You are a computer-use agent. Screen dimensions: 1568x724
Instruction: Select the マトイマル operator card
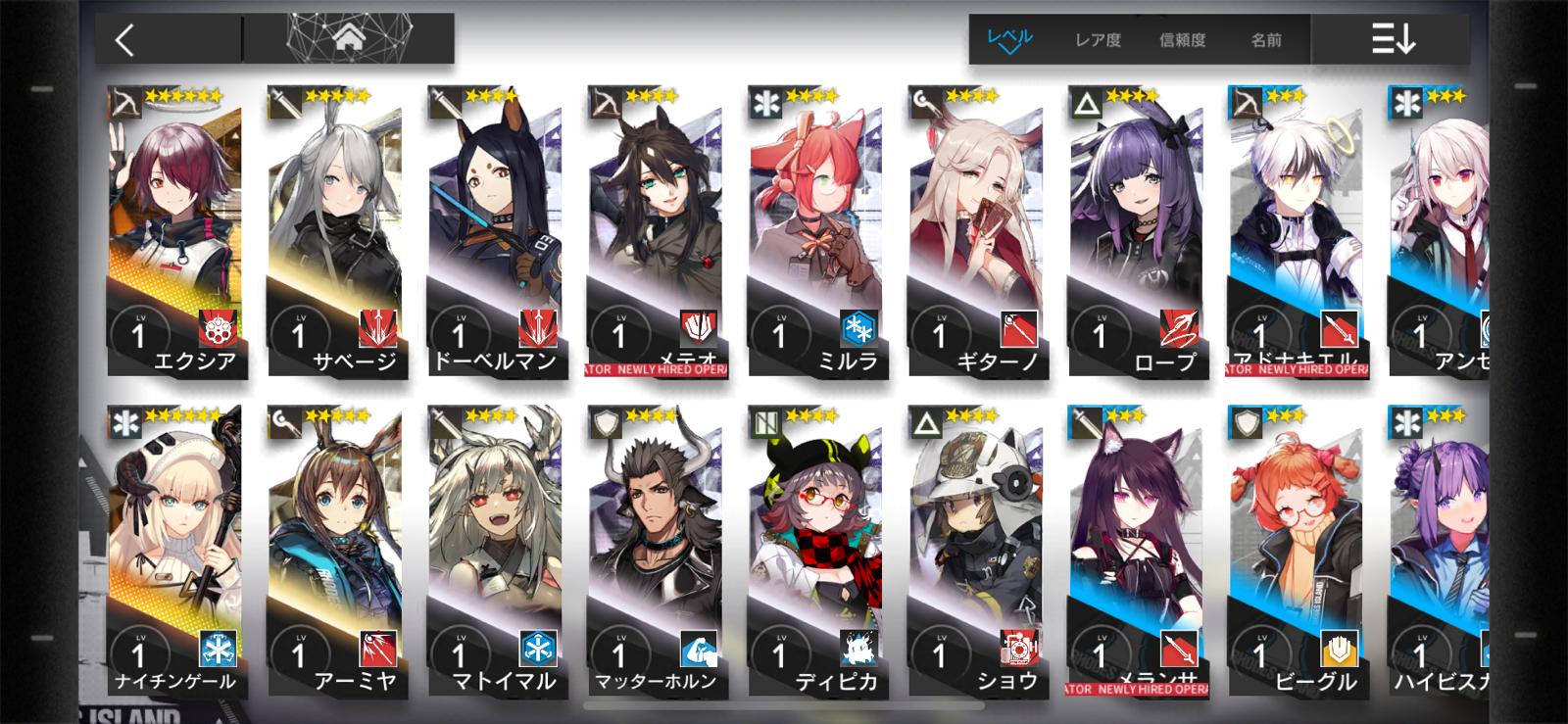tap(495, 551)
